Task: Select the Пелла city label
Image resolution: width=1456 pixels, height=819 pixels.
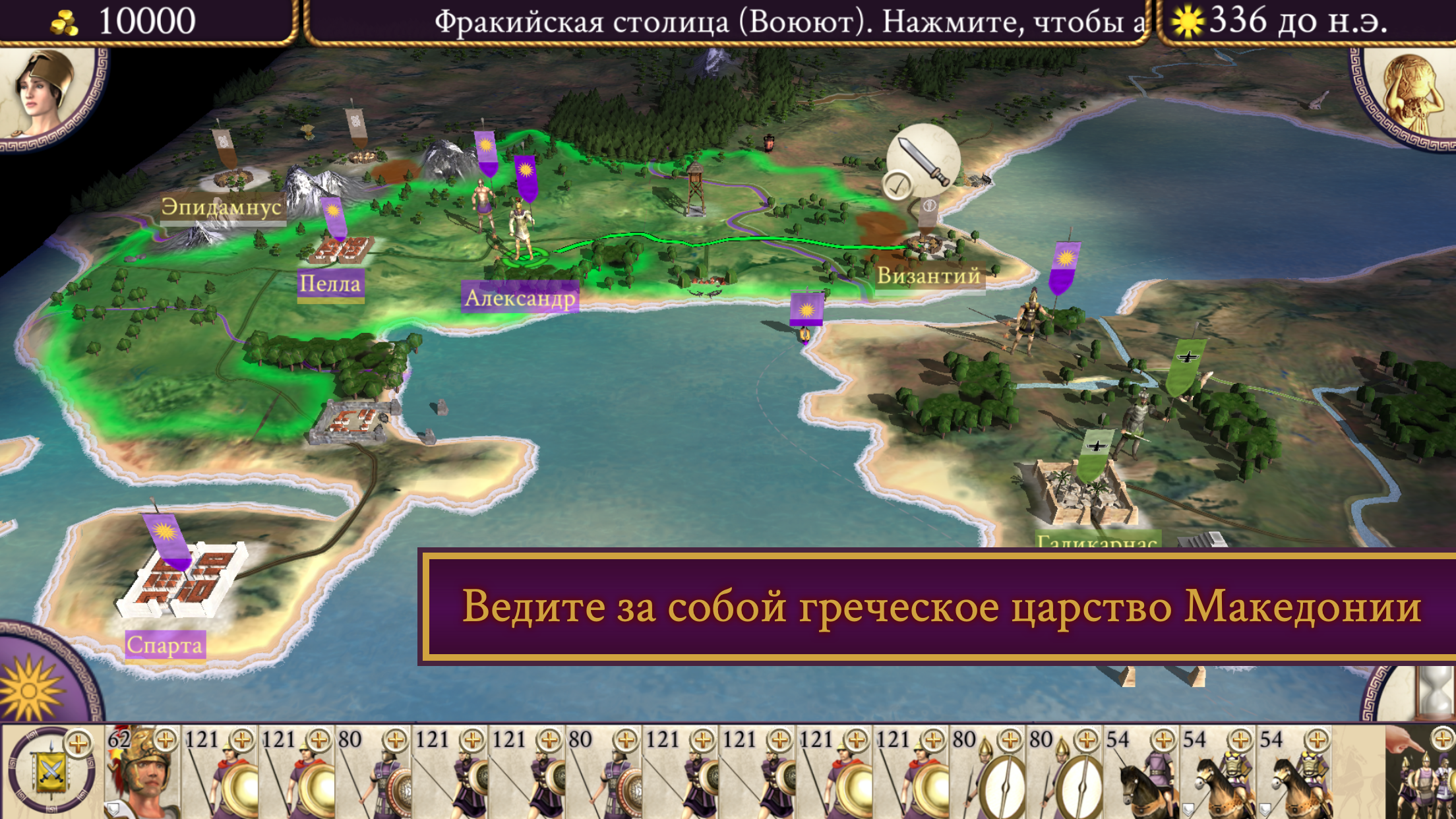Action: click(x=330, y=284)
